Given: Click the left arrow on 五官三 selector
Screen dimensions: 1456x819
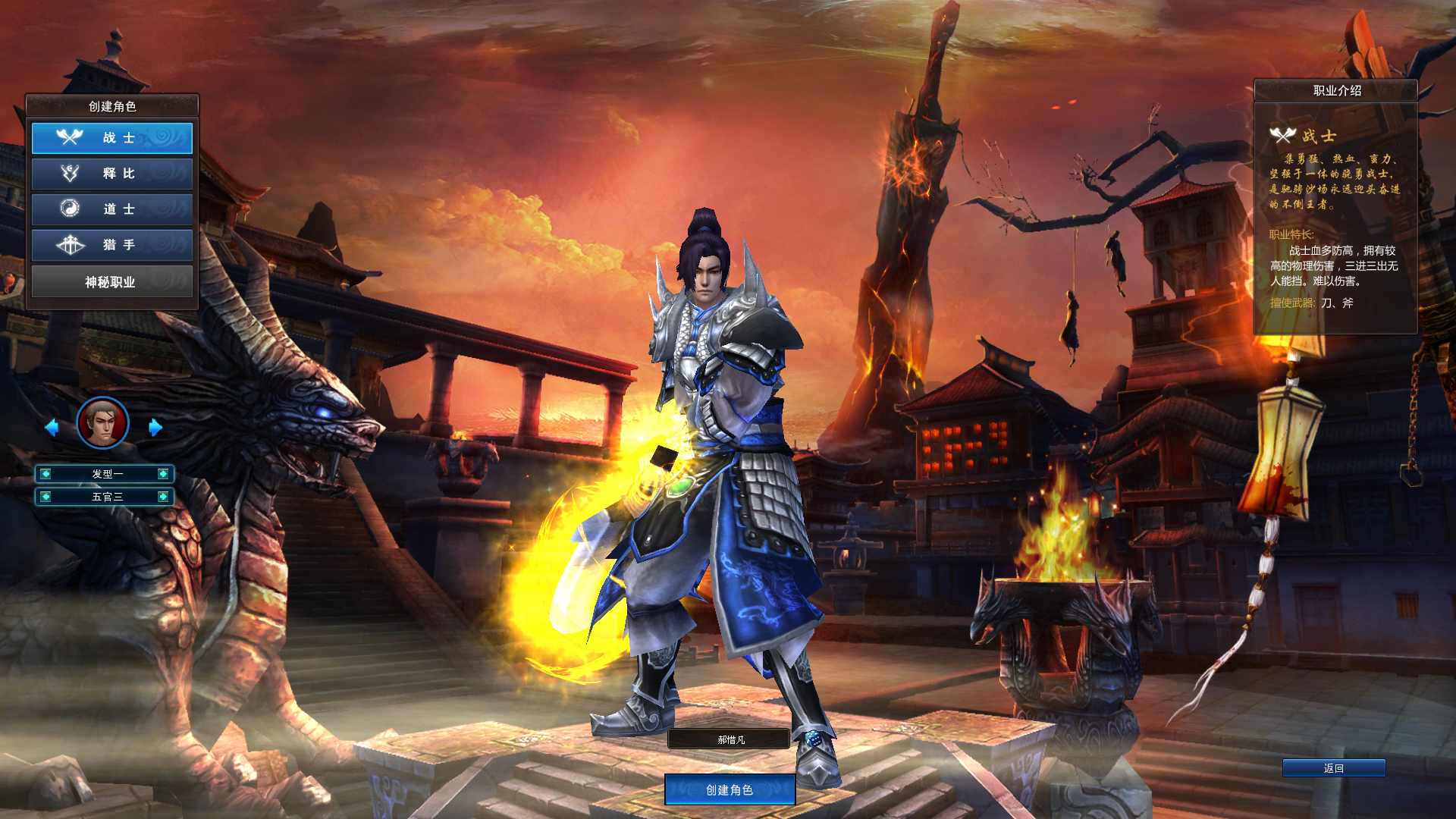Looking at the screenshot, I should (47, 497).
